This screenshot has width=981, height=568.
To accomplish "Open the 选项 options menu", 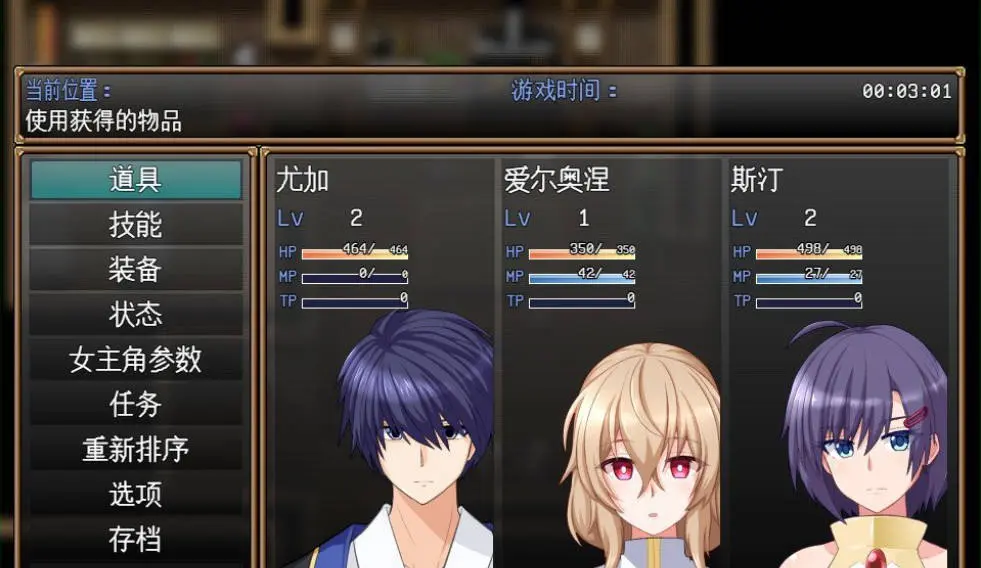I will (136, 495).
